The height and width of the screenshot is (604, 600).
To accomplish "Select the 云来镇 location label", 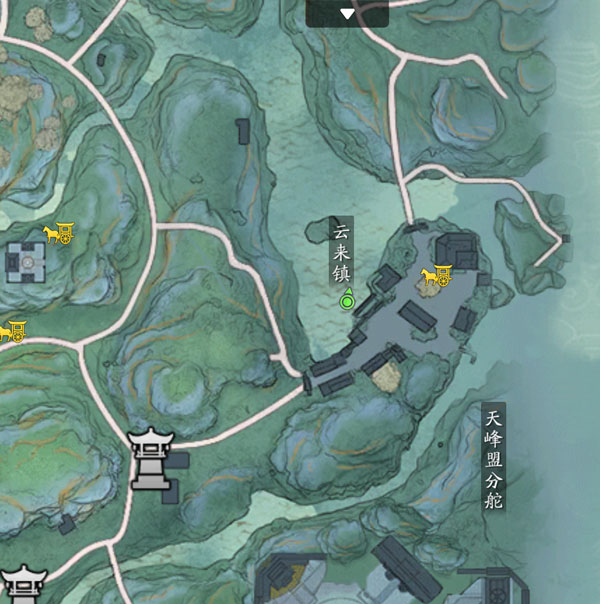I will click(342, 253).
